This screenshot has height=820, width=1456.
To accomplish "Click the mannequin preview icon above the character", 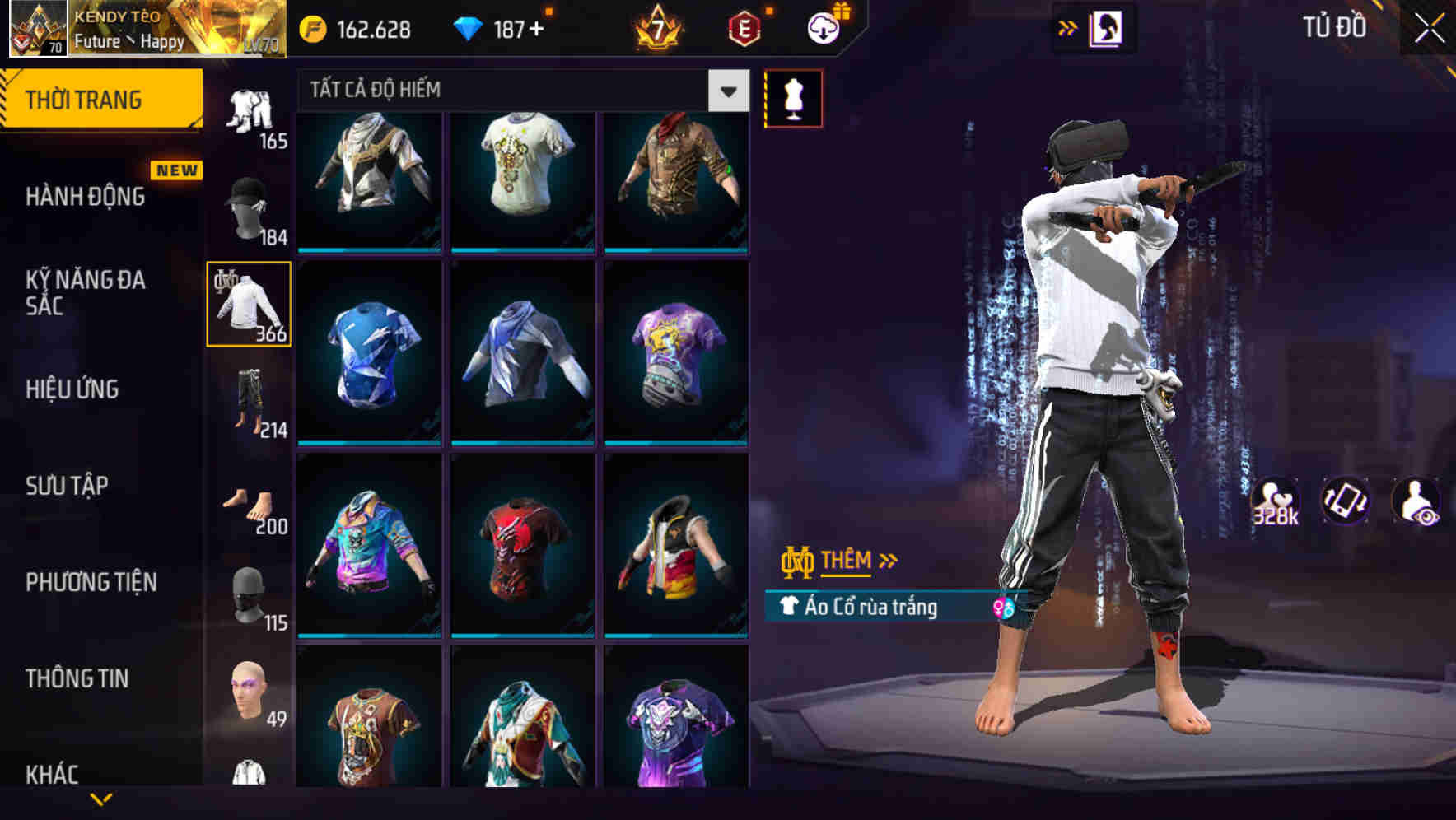I will tap(794, 97).
